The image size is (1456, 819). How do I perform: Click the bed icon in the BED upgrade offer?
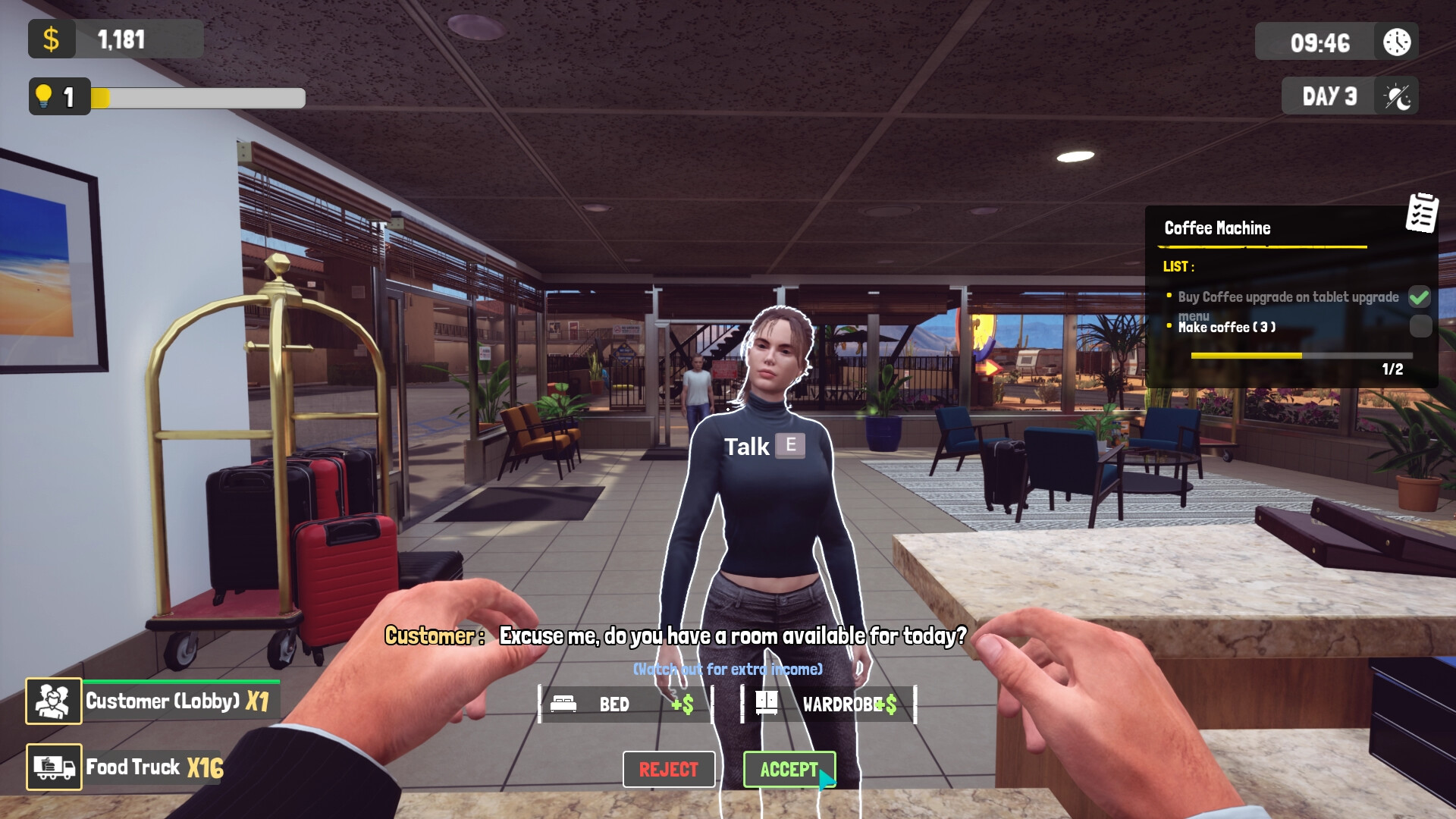[563, 704]
